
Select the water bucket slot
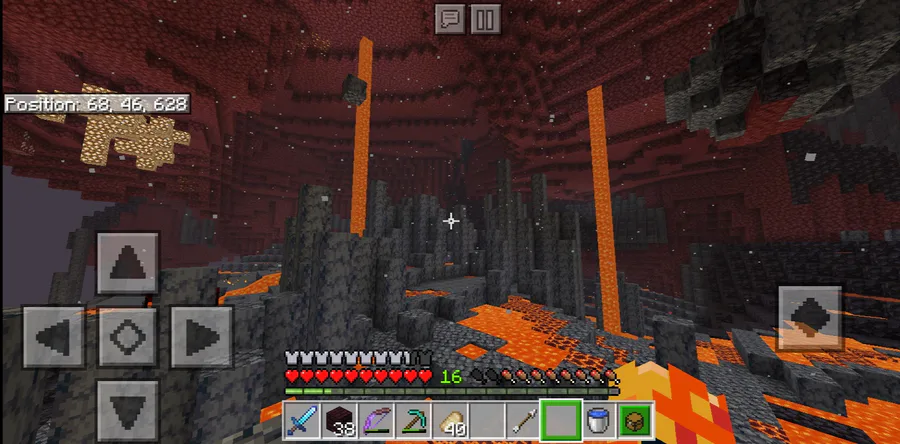597,421
